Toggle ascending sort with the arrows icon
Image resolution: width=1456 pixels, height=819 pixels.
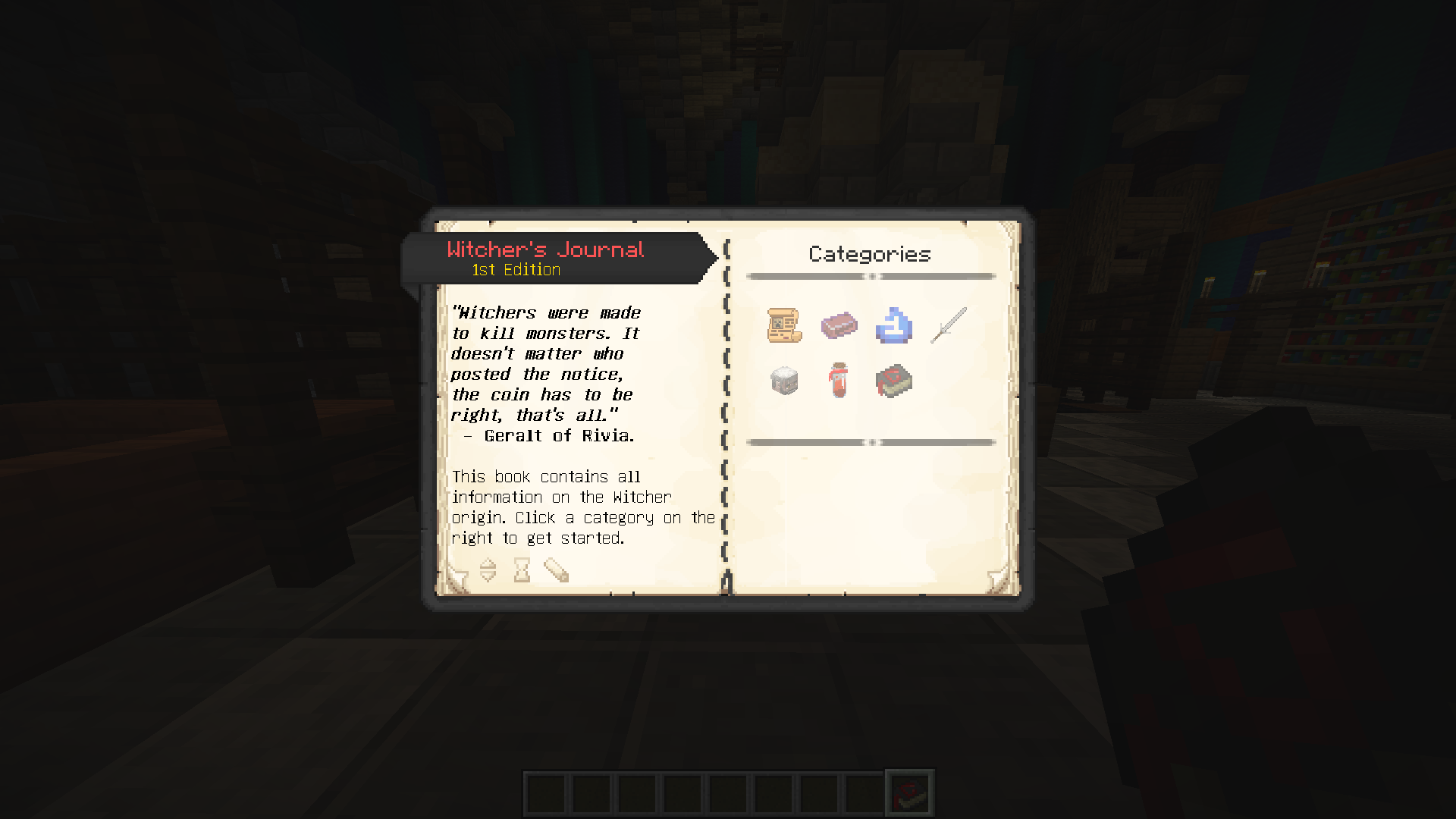[487, 570]
